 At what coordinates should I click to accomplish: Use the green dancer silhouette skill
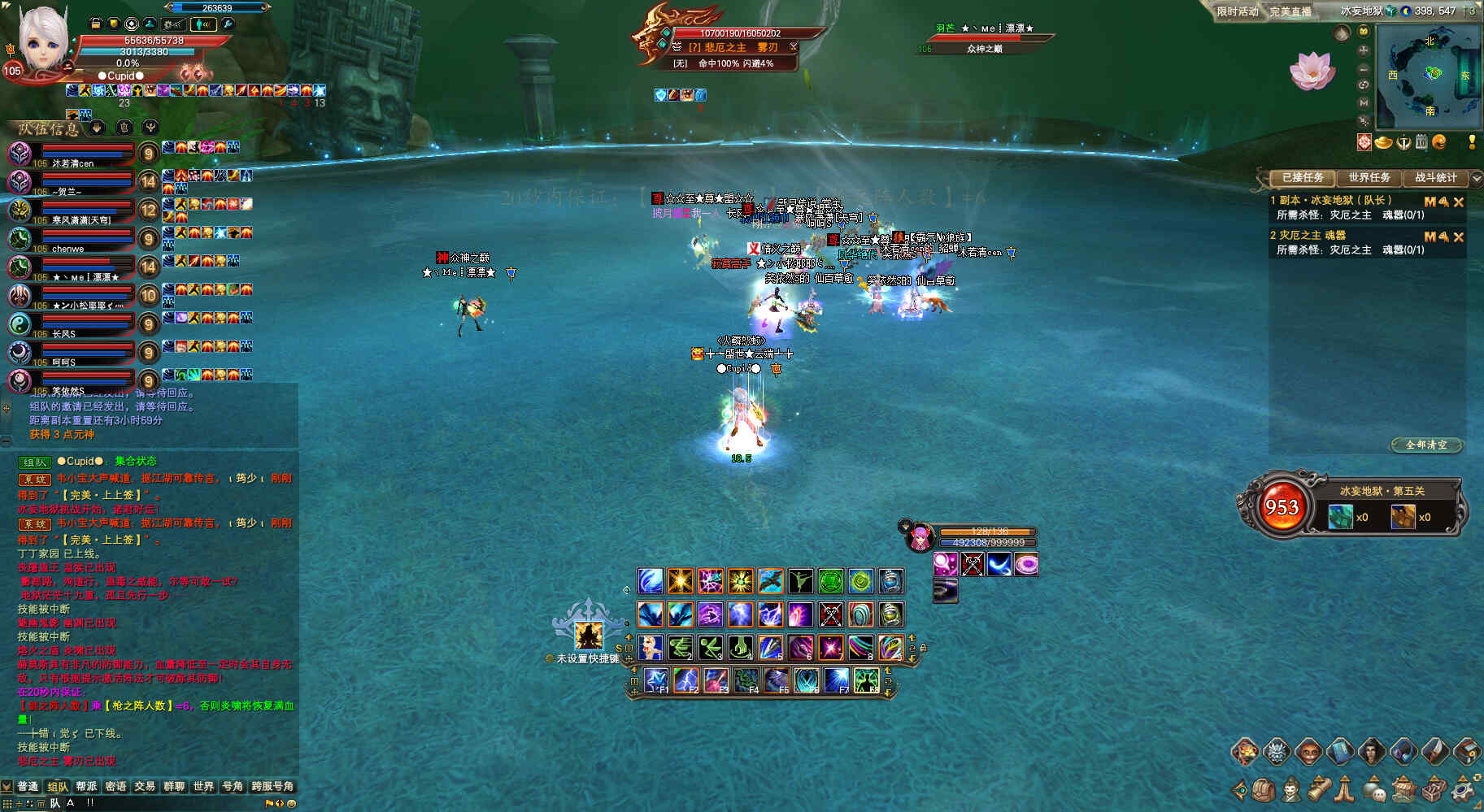coord(800,581)
